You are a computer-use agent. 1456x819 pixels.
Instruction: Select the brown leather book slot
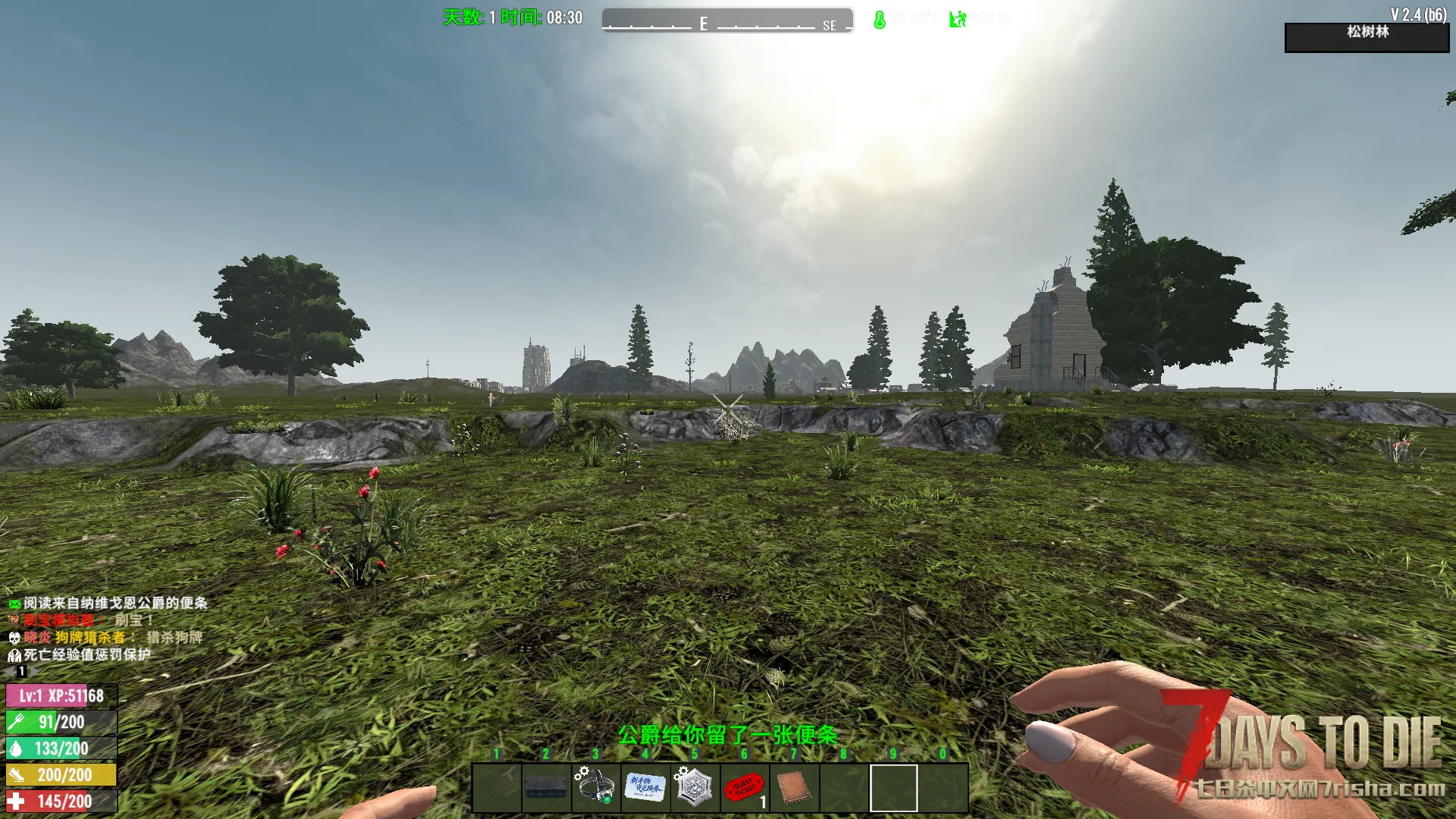(x=793, y=787)
